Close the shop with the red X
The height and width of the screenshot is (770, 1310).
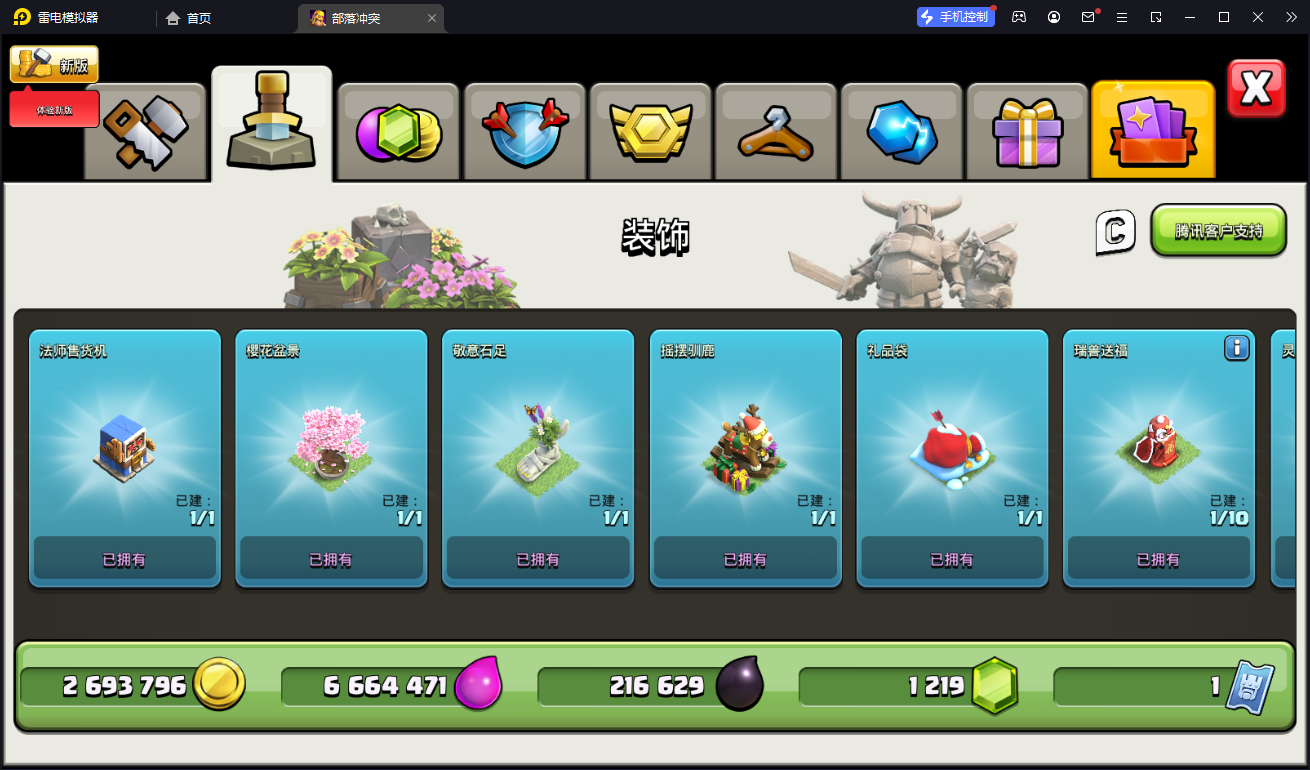click(x=1256, y=89)
